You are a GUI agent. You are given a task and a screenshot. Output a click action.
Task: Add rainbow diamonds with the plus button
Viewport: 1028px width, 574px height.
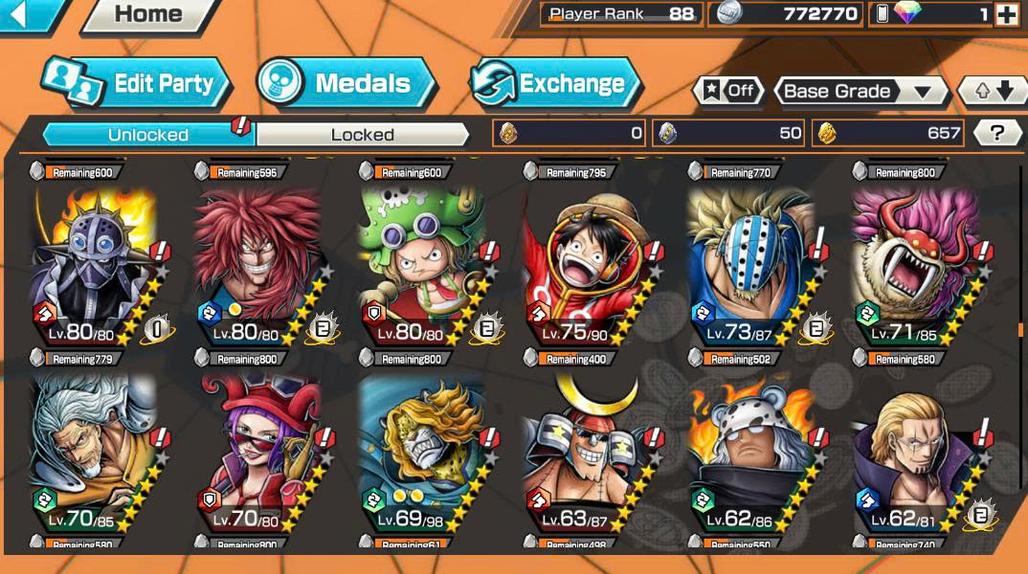[x=1005, y=14]
